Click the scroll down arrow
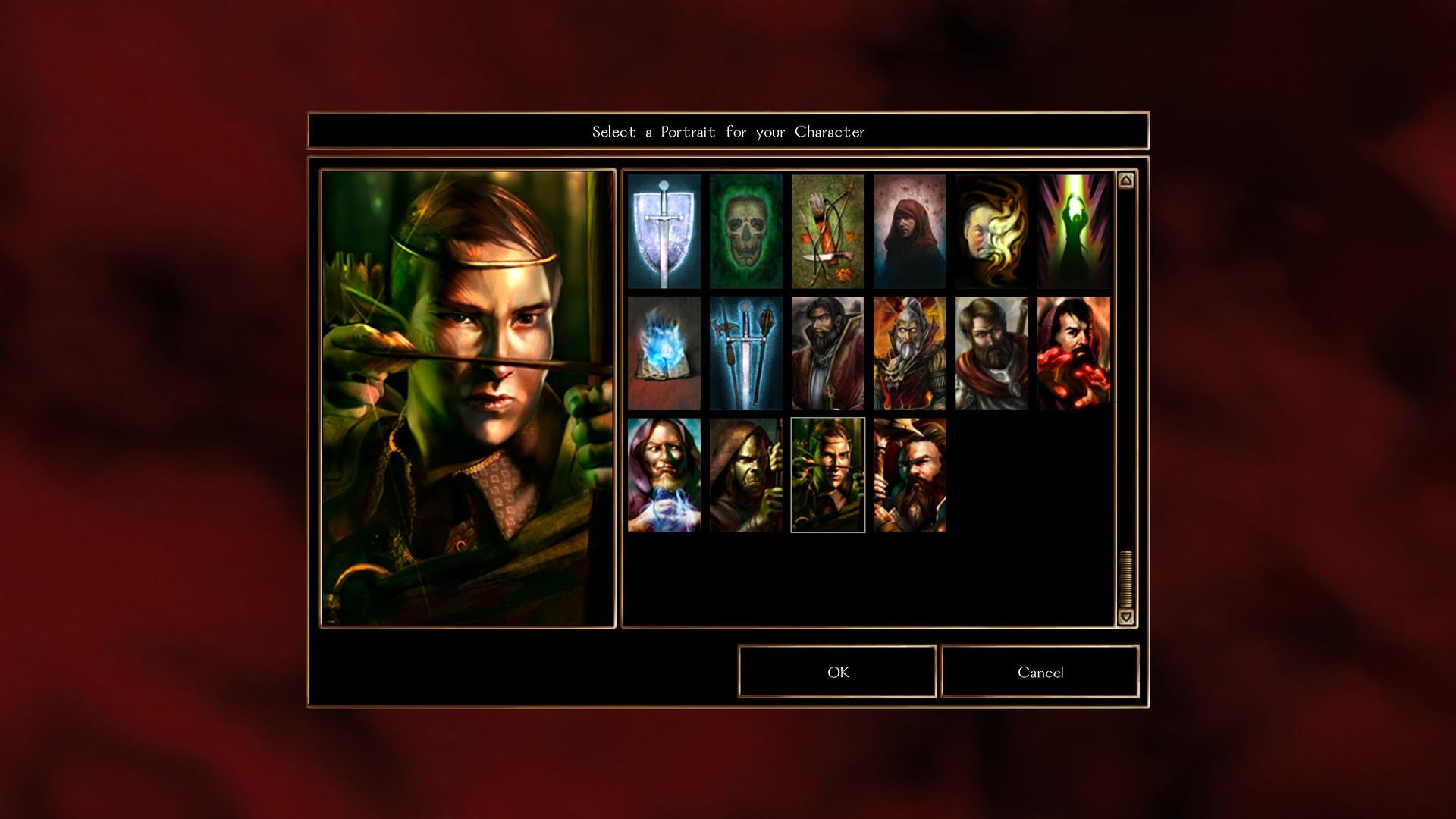Image resolution: width=1456 pixels, height=819 pixels. pos(1125,617)
